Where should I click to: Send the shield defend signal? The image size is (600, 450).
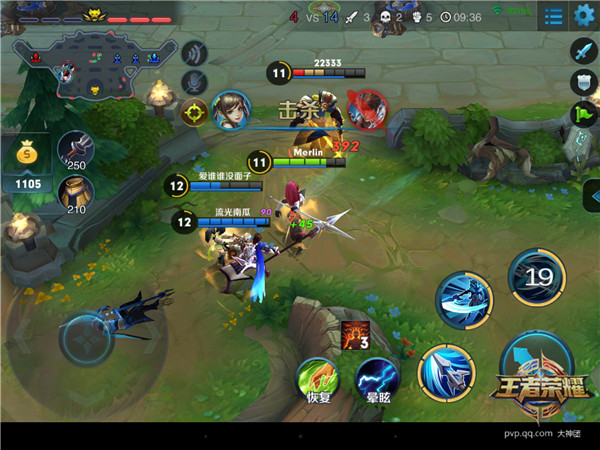pos(583,82)
